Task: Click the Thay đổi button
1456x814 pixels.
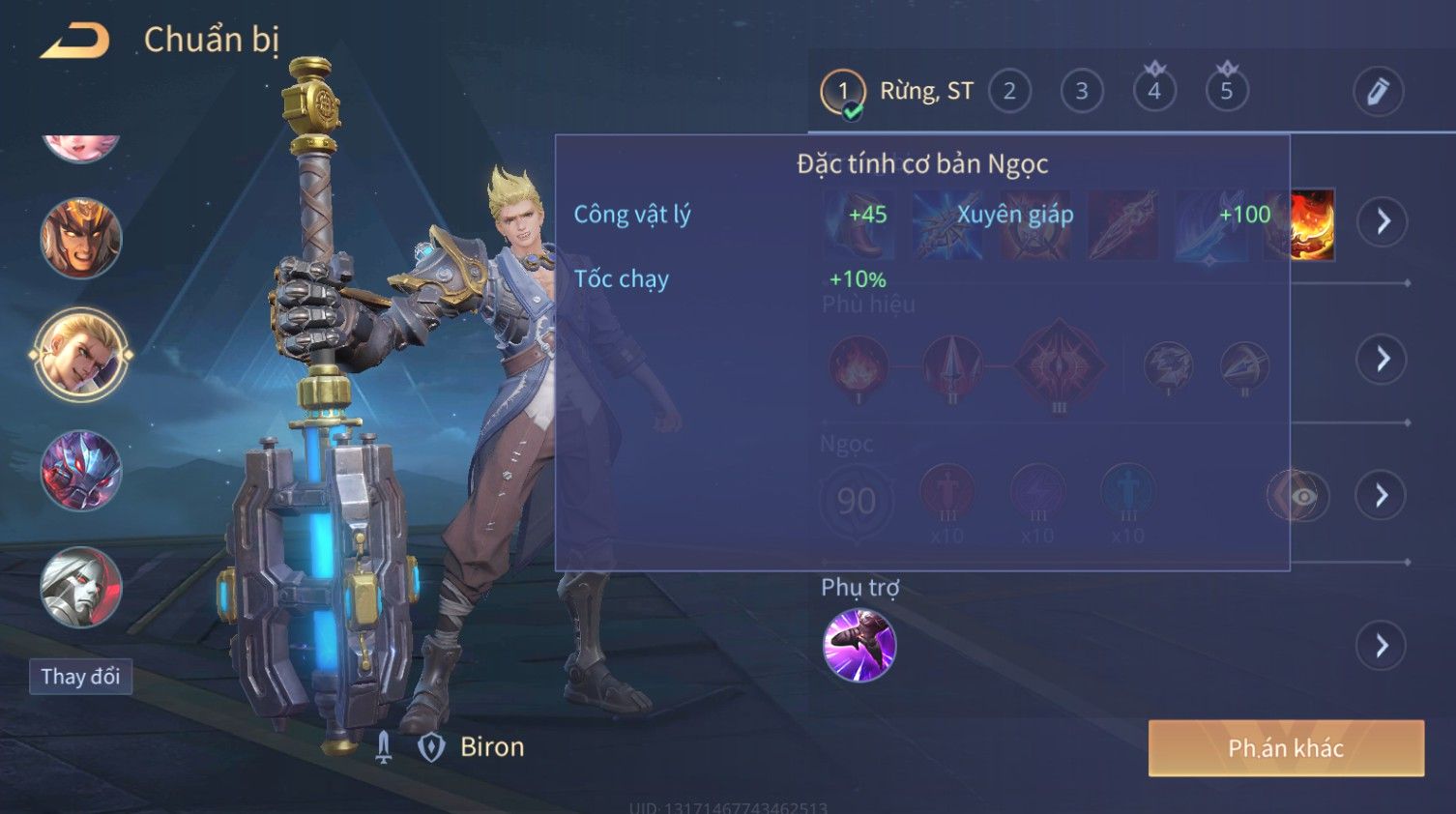Action: (x=80, y=676)
